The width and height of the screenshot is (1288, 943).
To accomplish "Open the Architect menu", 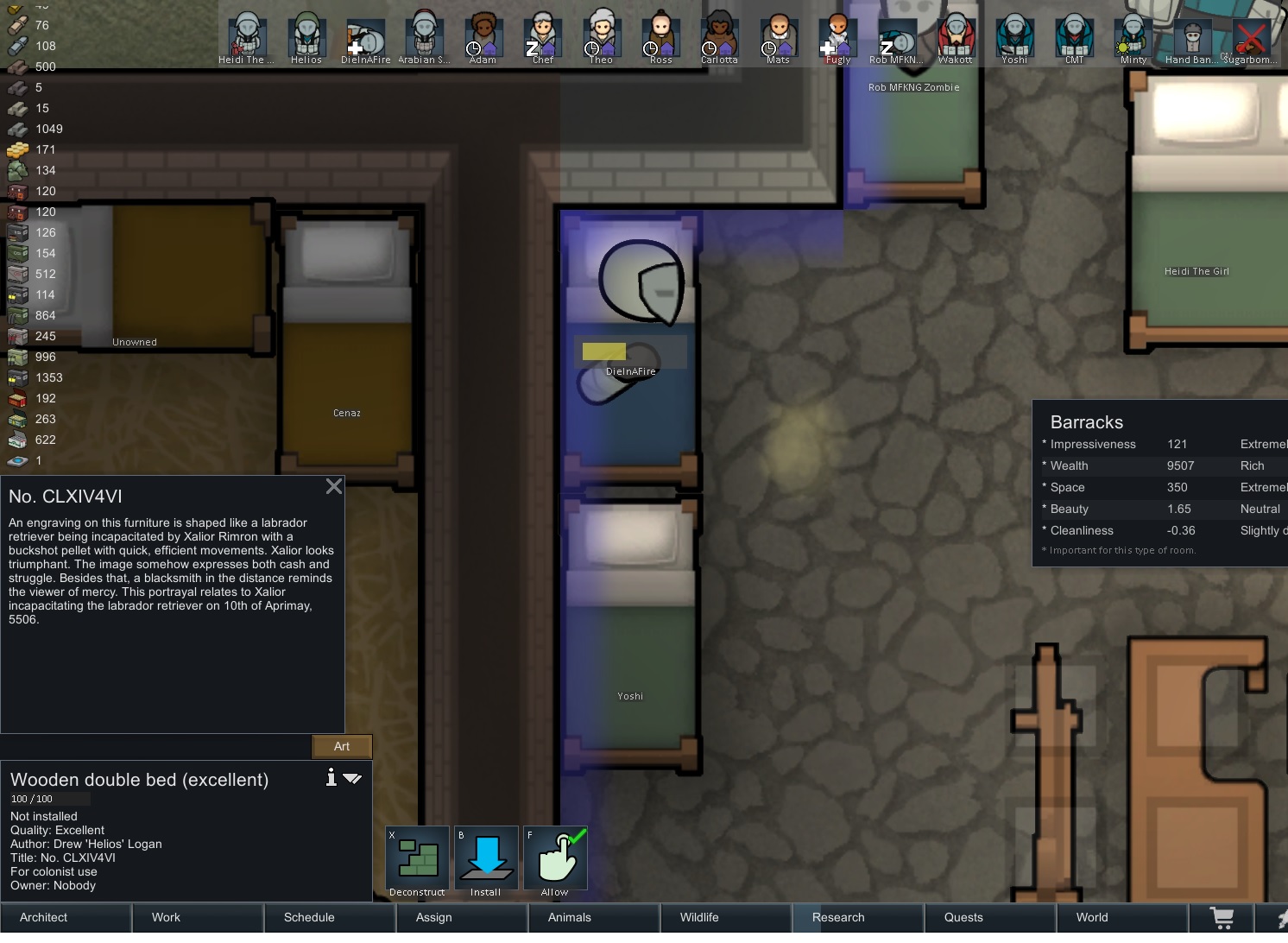I will point(66,917).
